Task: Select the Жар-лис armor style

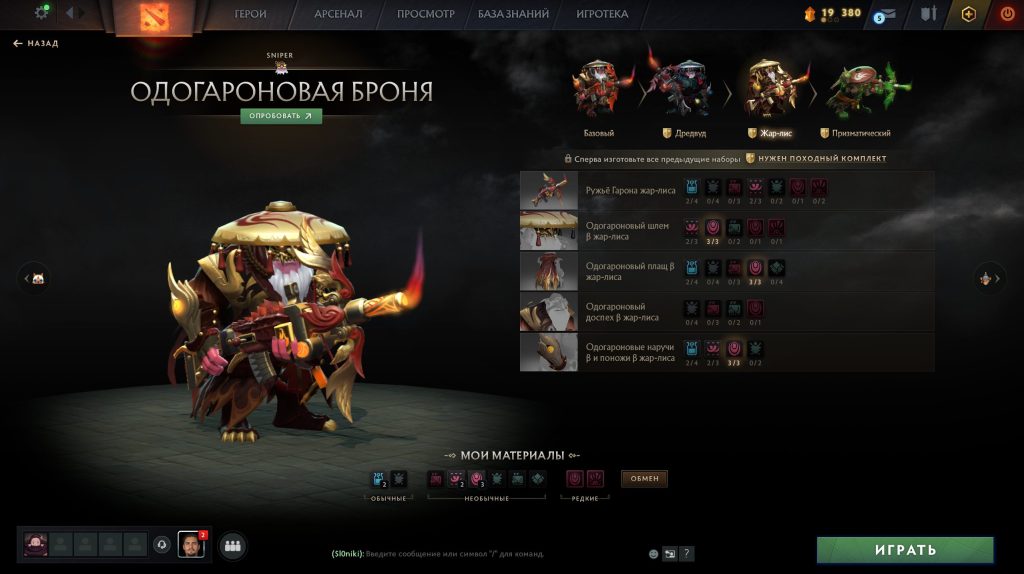Action: 770,90
